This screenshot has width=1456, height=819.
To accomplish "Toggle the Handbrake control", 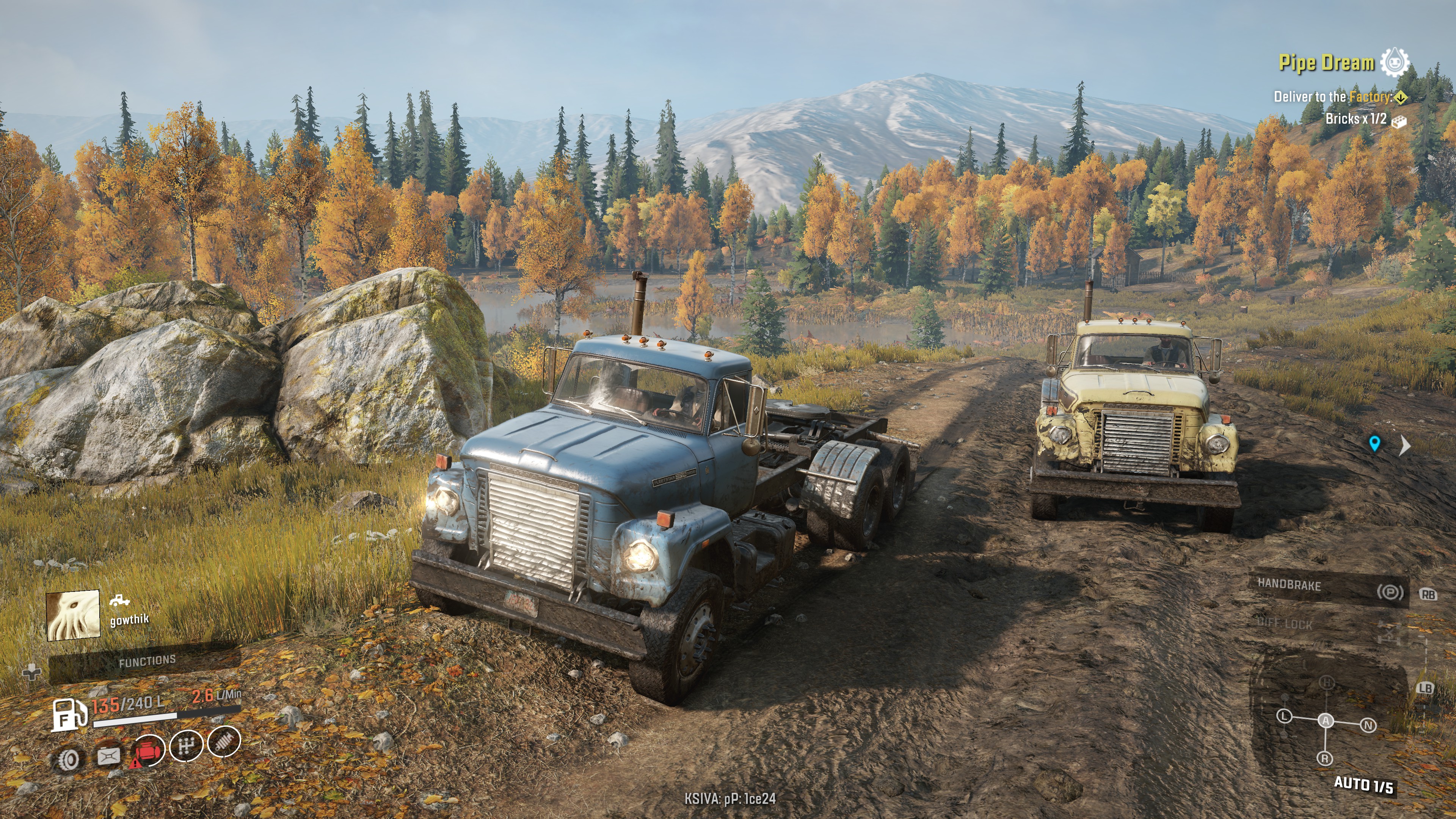I will (1328, 588).
